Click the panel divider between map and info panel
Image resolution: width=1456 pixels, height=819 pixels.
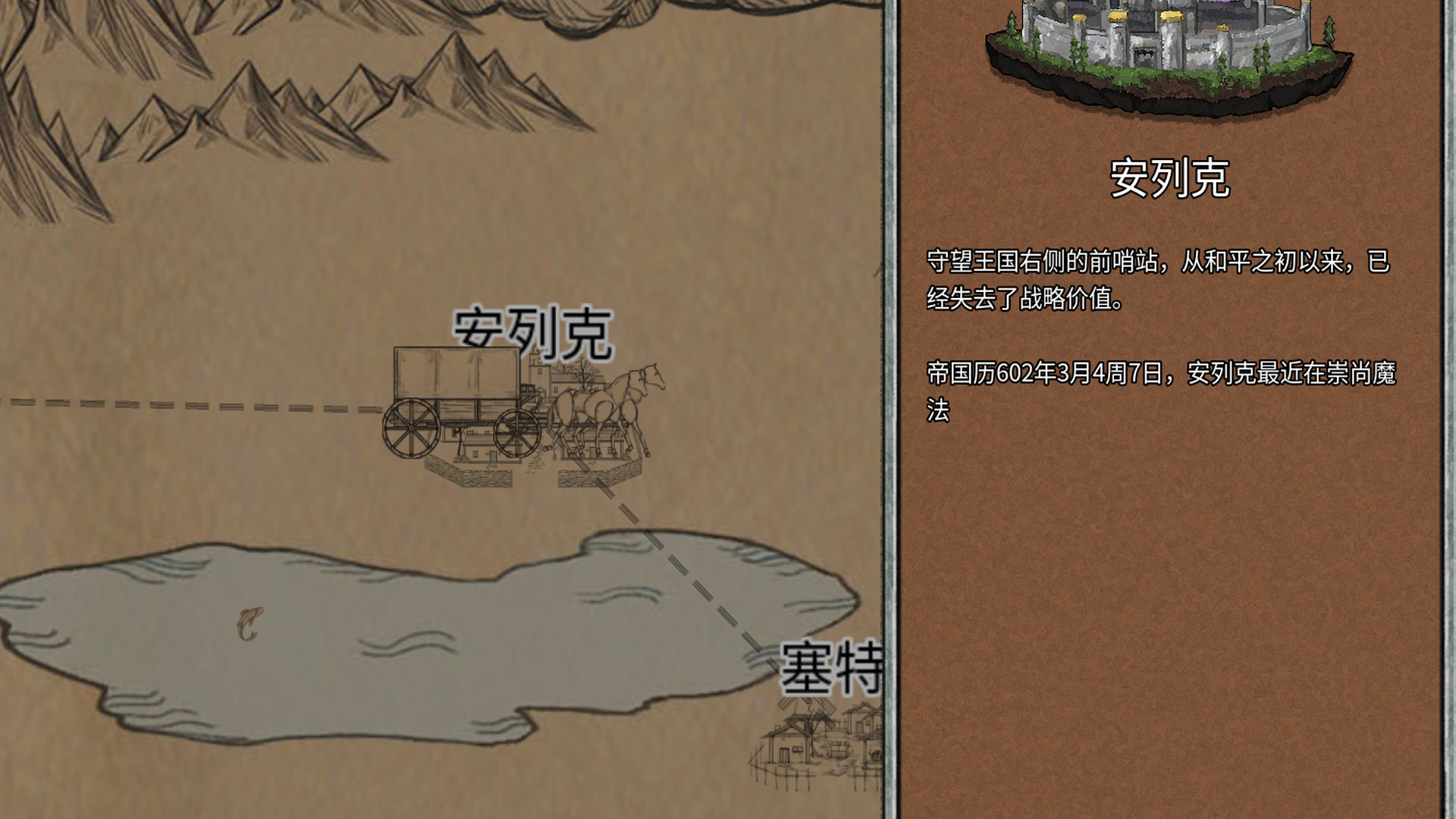(889, 409)
